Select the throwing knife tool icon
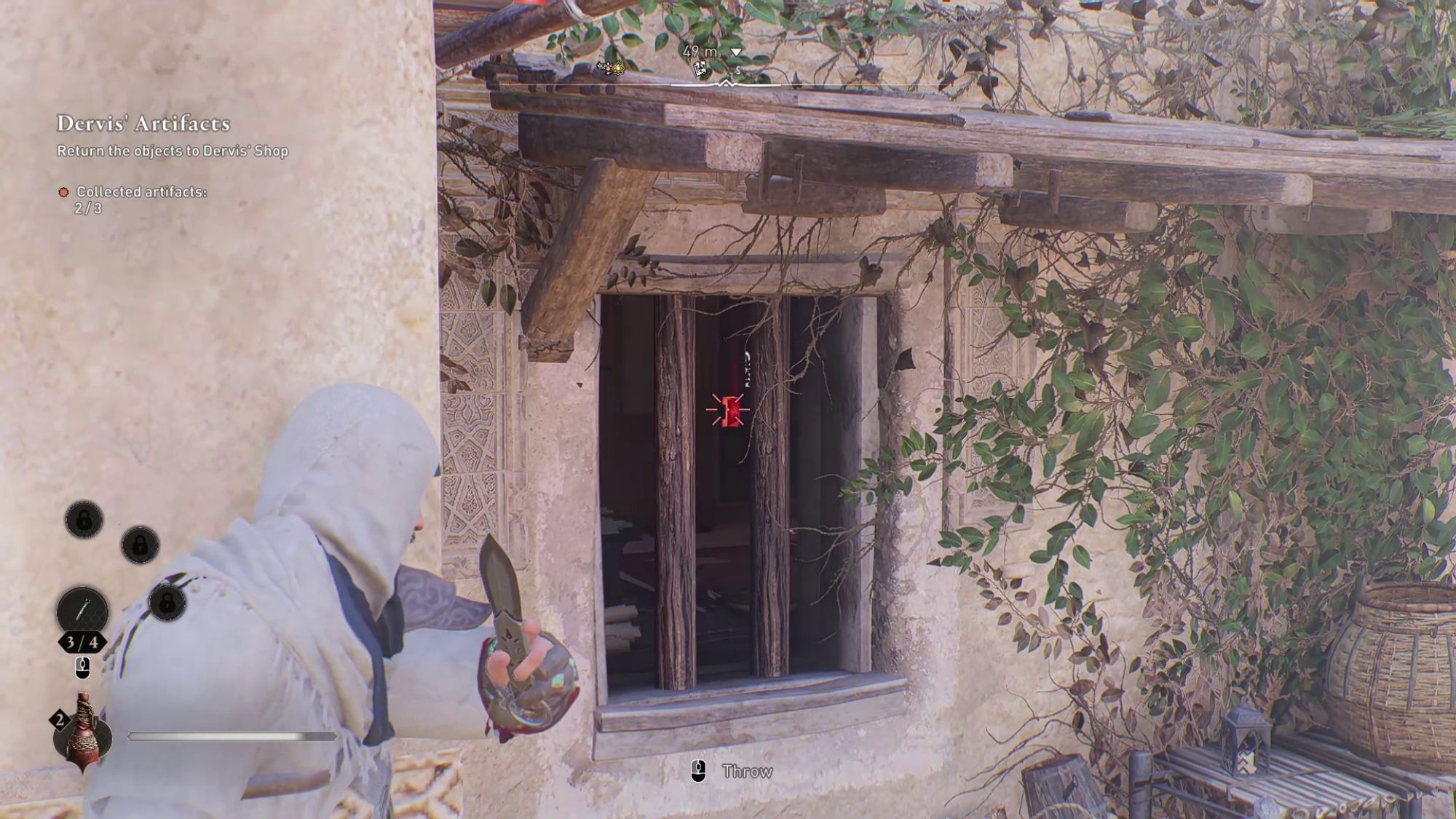Viewport: 1456px width, 819px height. point(82,609)
